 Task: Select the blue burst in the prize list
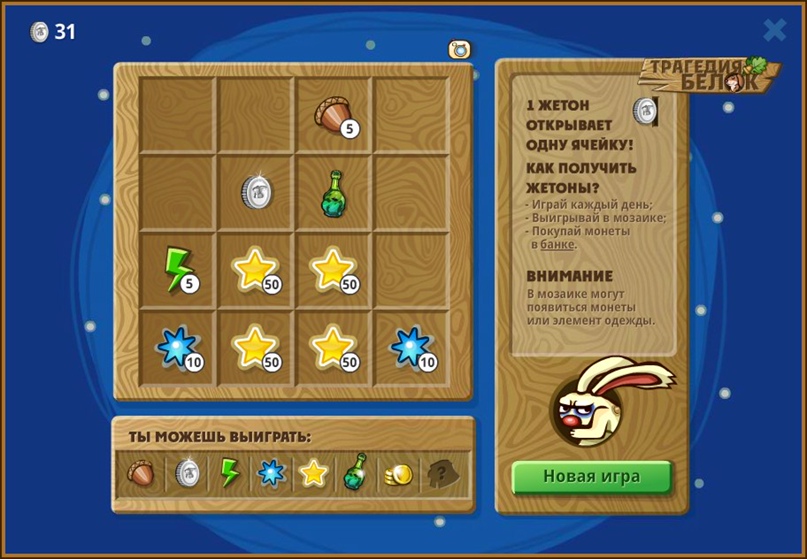(271, 472)
